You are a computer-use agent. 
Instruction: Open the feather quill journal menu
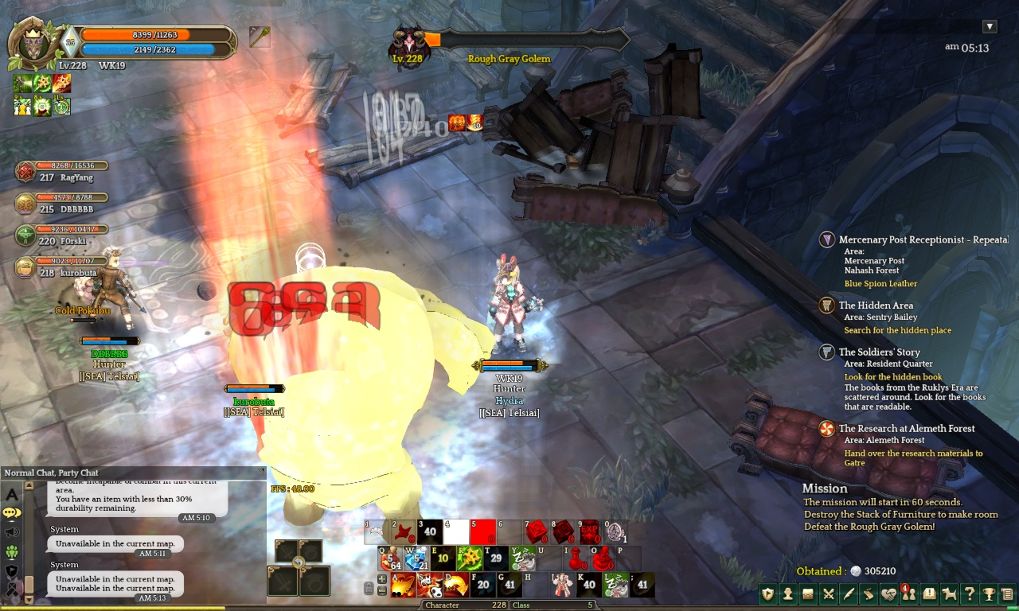click(848, 594)
